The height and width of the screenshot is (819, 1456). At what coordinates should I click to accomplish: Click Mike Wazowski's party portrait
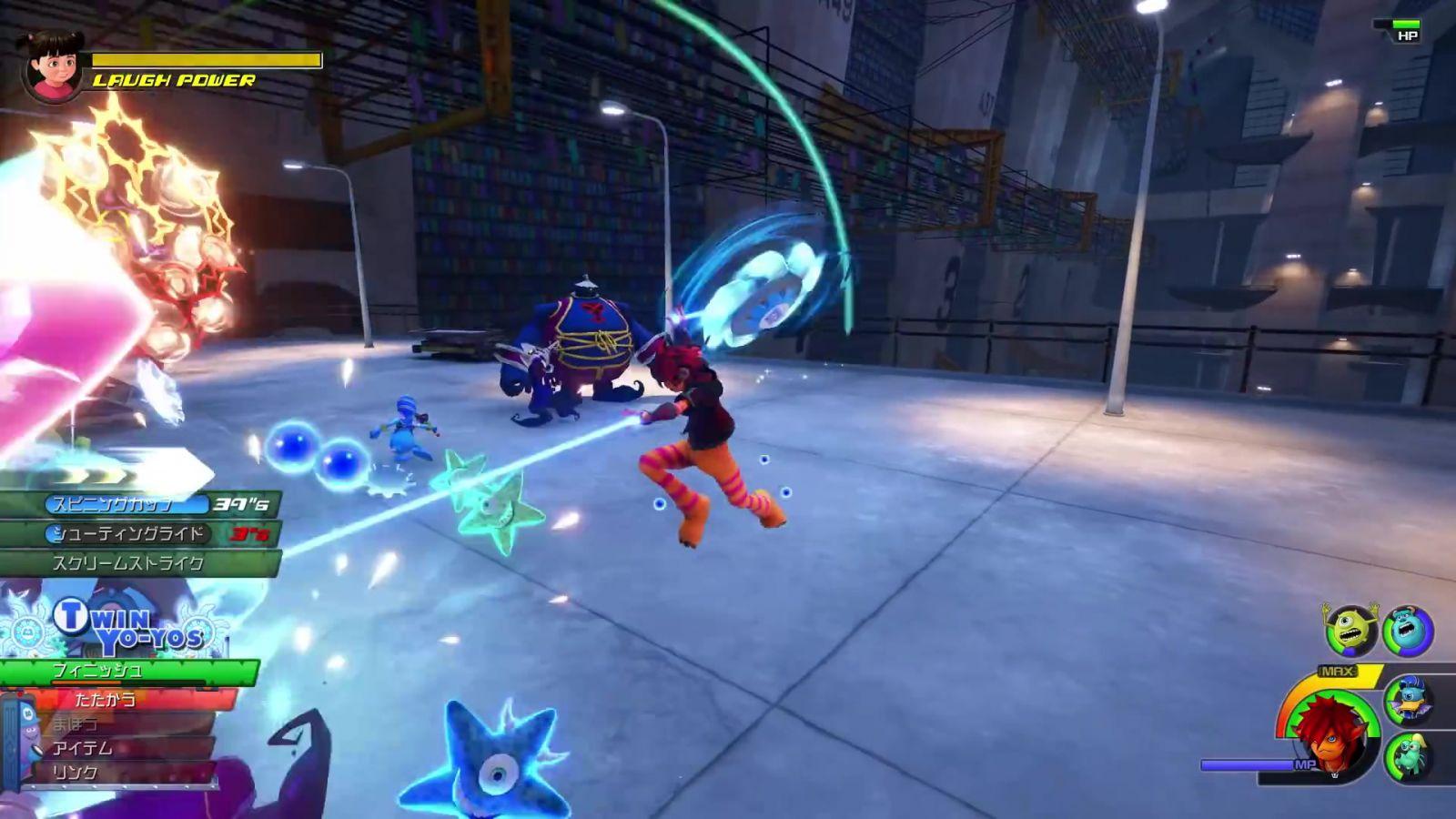click(1351, 630)
